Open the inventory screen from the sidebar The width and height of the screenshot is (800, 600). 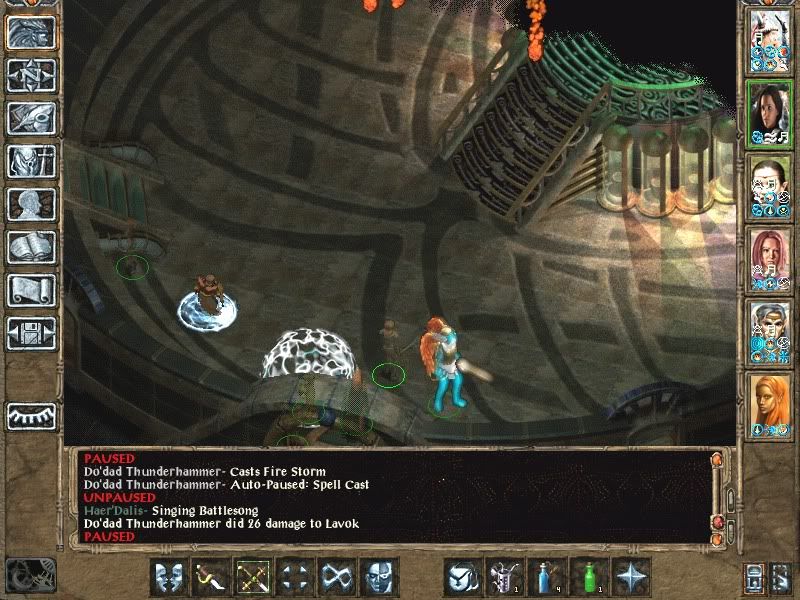[31, 161]
